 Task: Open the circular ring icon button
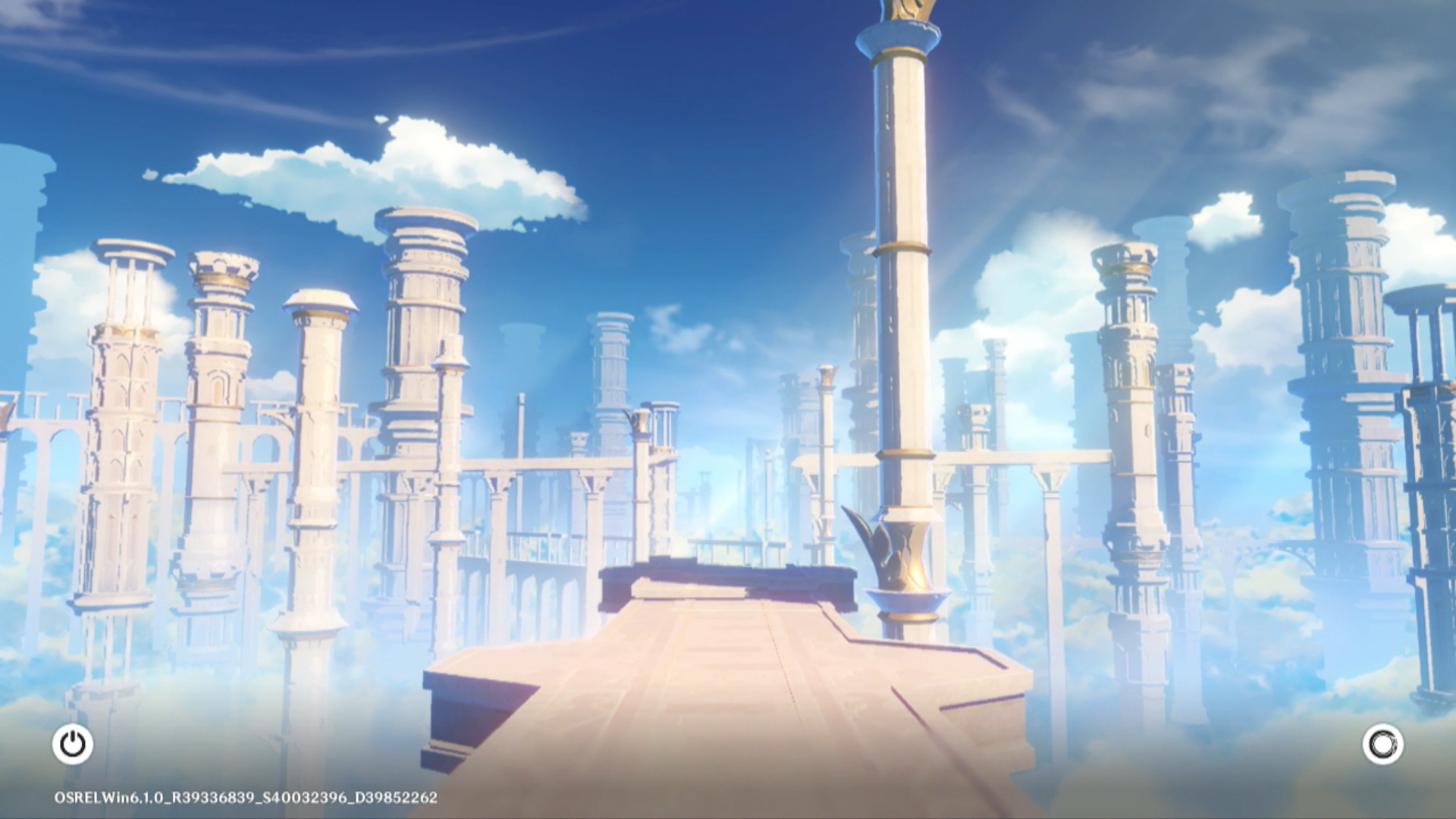point(1382,744)
